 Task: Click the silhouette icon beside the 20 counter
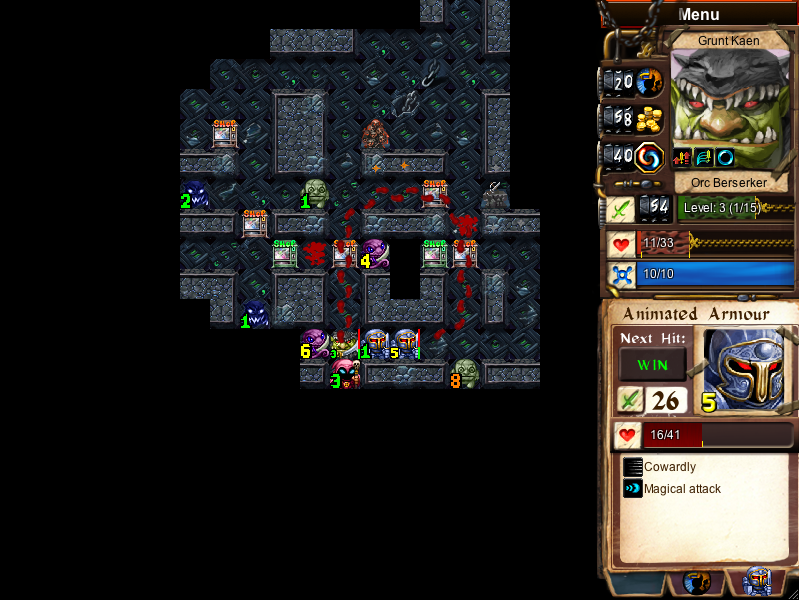650,81
